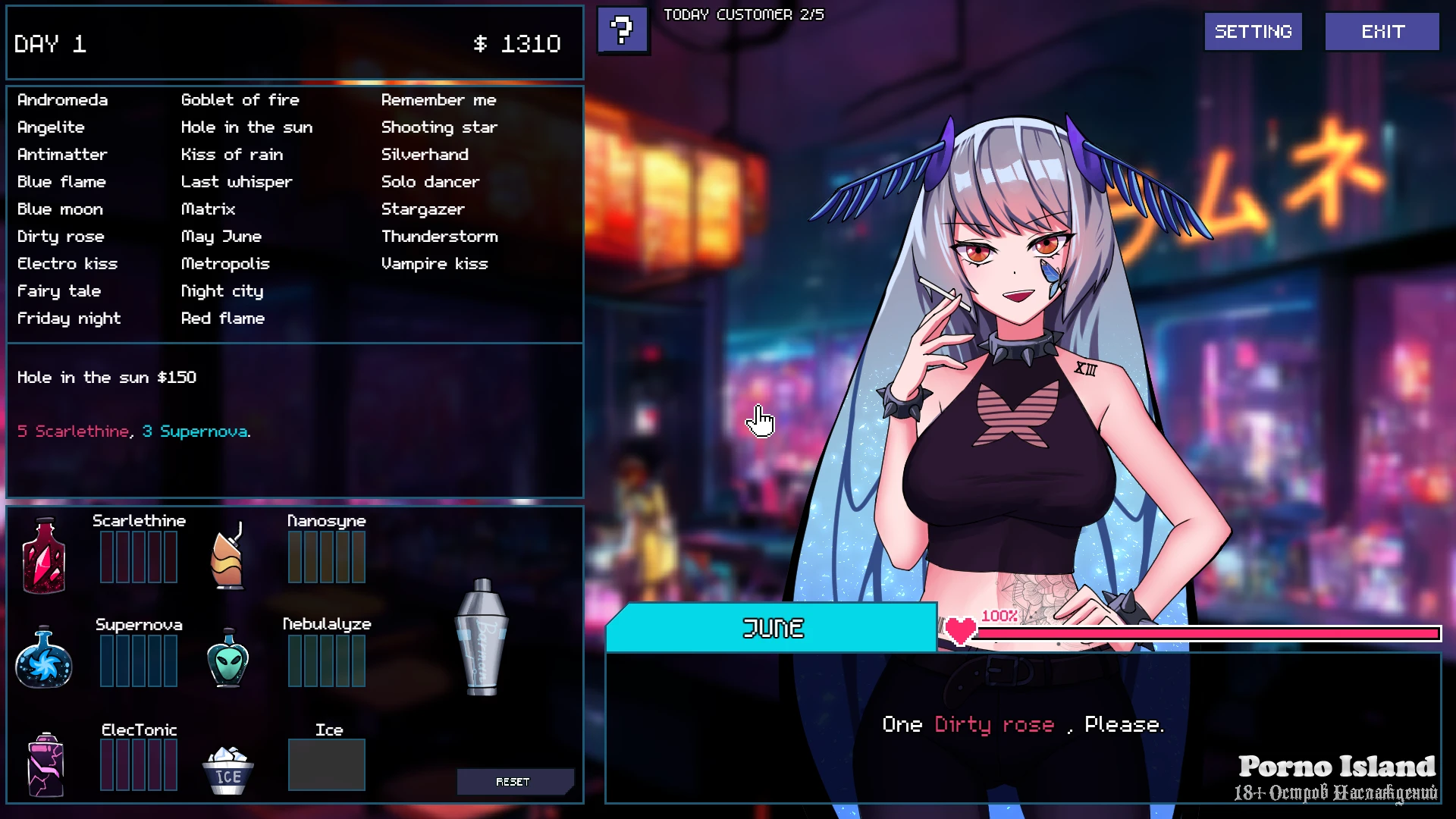This screenshot has width=1456, height=819.
Task: Add Supernova from the blue flask
Action: [44, 658]
